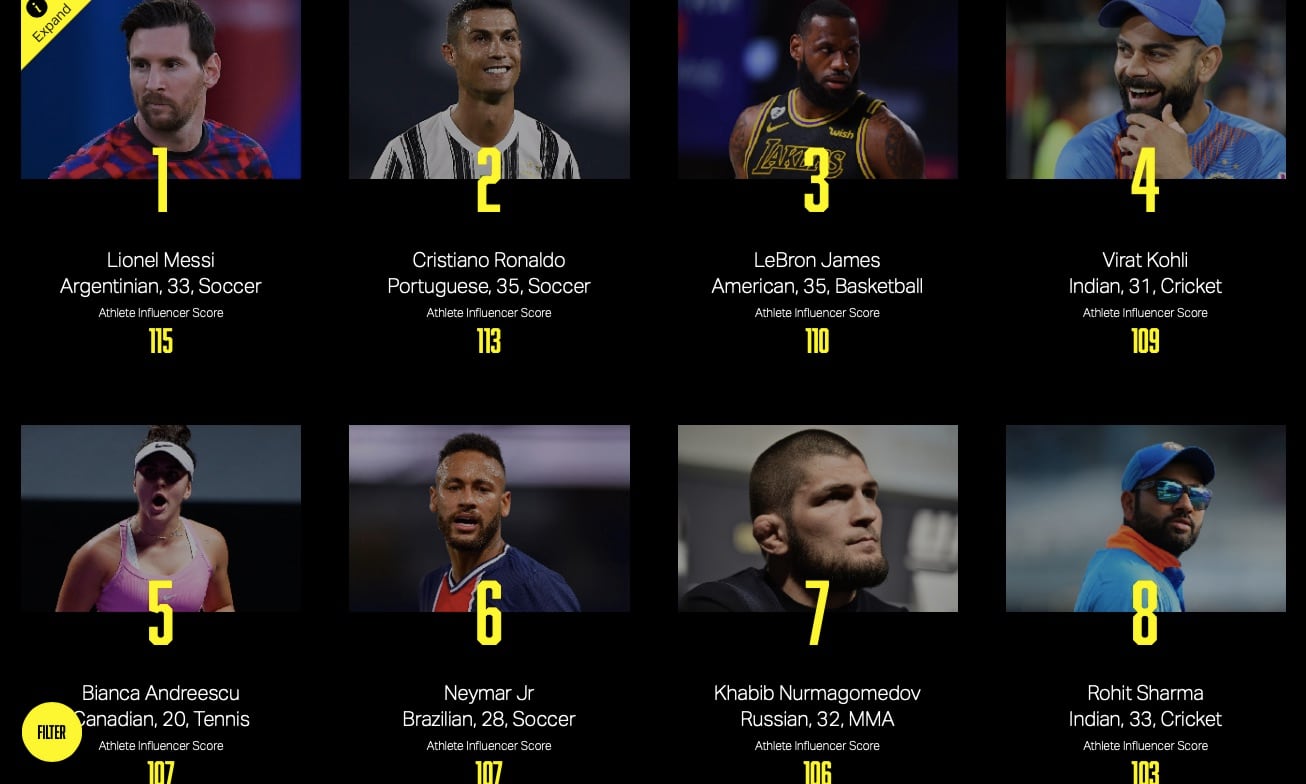Click Virat Kohli's Athlete Influencer Score 109
The height and width of the screenshot is (784, 1306).
pyautogui.click(x=1145, y=341)
